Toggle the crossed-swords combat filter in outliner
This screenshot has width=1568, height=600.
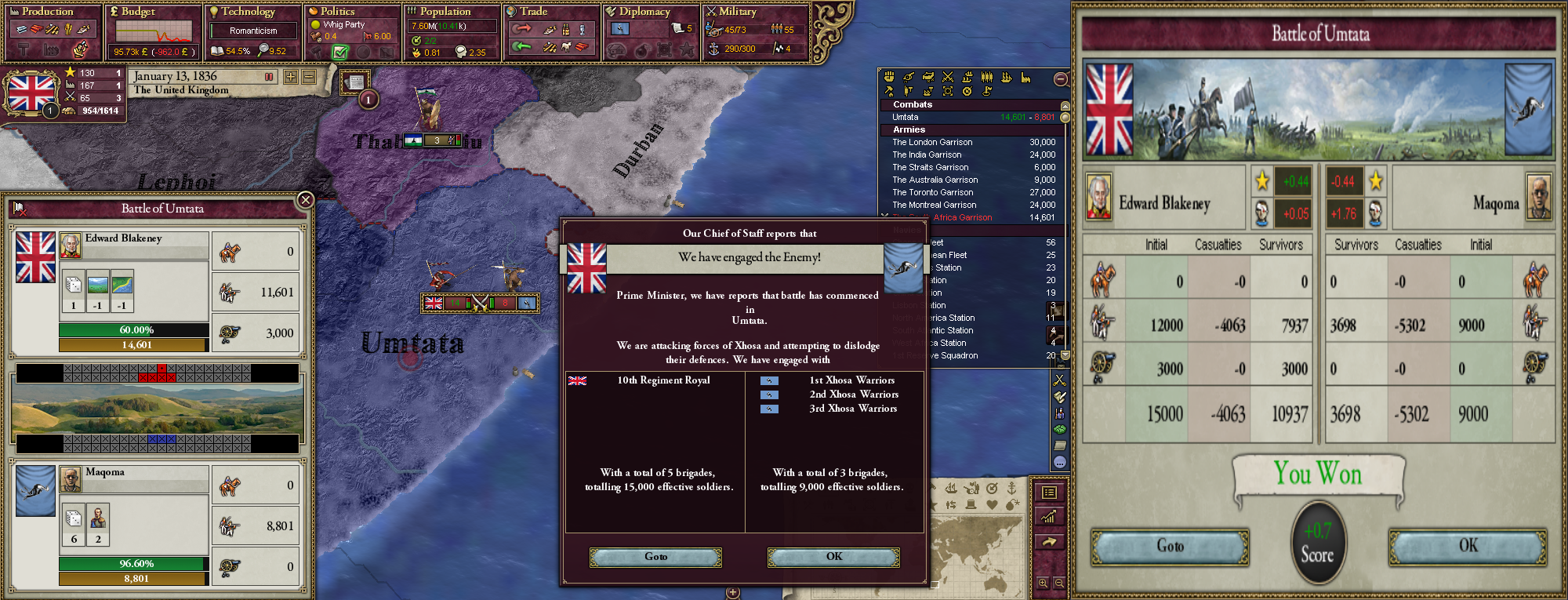[948, 77]
